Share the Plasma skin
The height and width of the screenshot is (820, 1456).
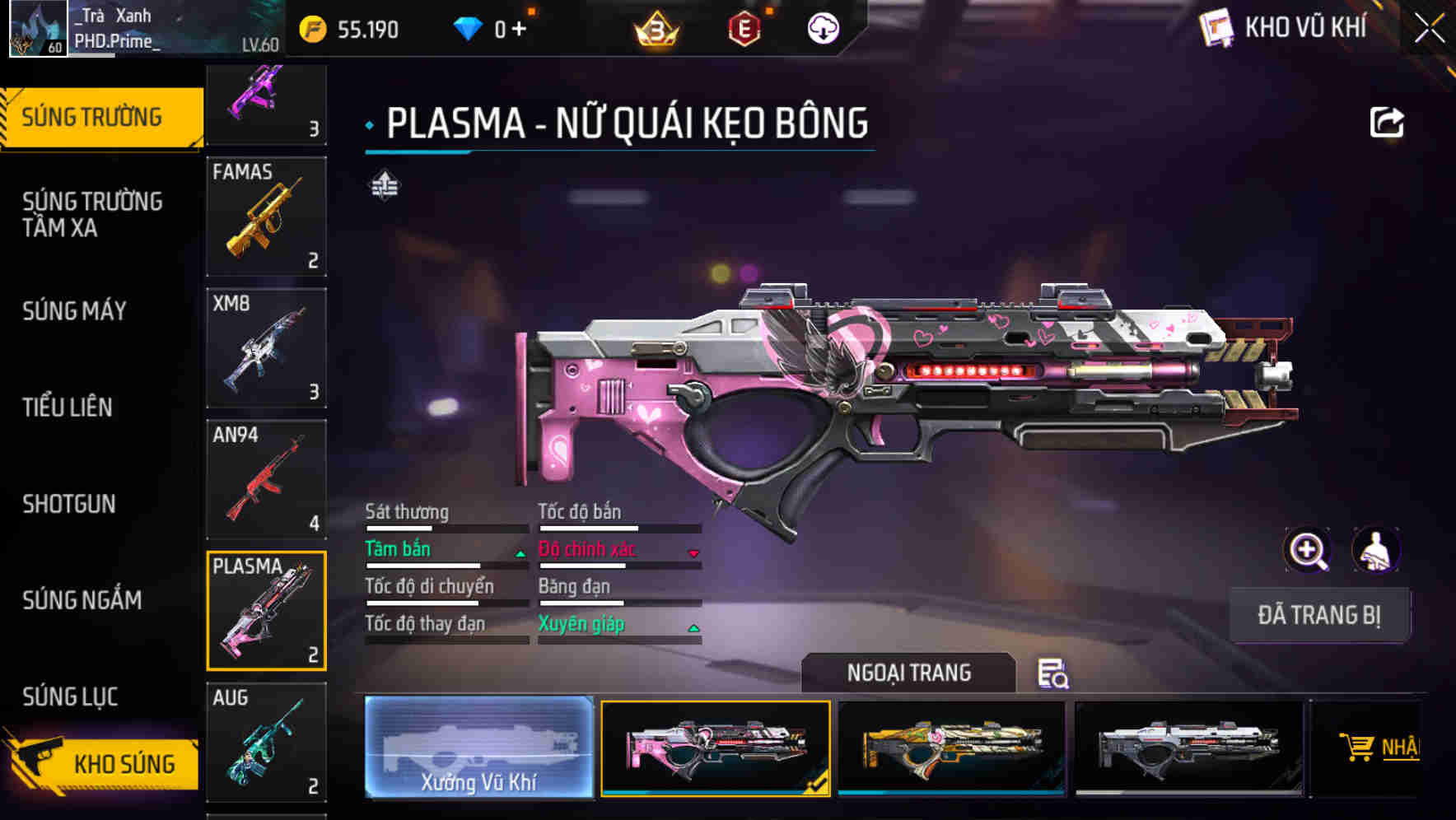[x=1386, y=123]
